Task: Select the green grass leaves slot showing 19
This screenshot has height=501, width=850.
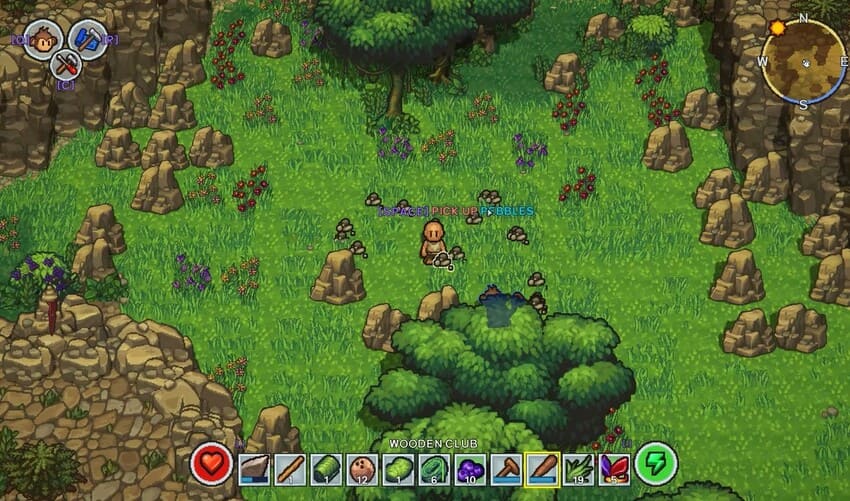Action: tap(578, 467)
